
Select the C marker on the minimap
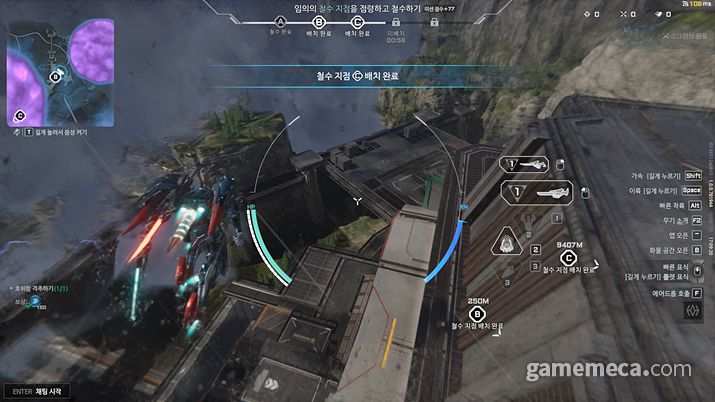[x=19, y=115]
